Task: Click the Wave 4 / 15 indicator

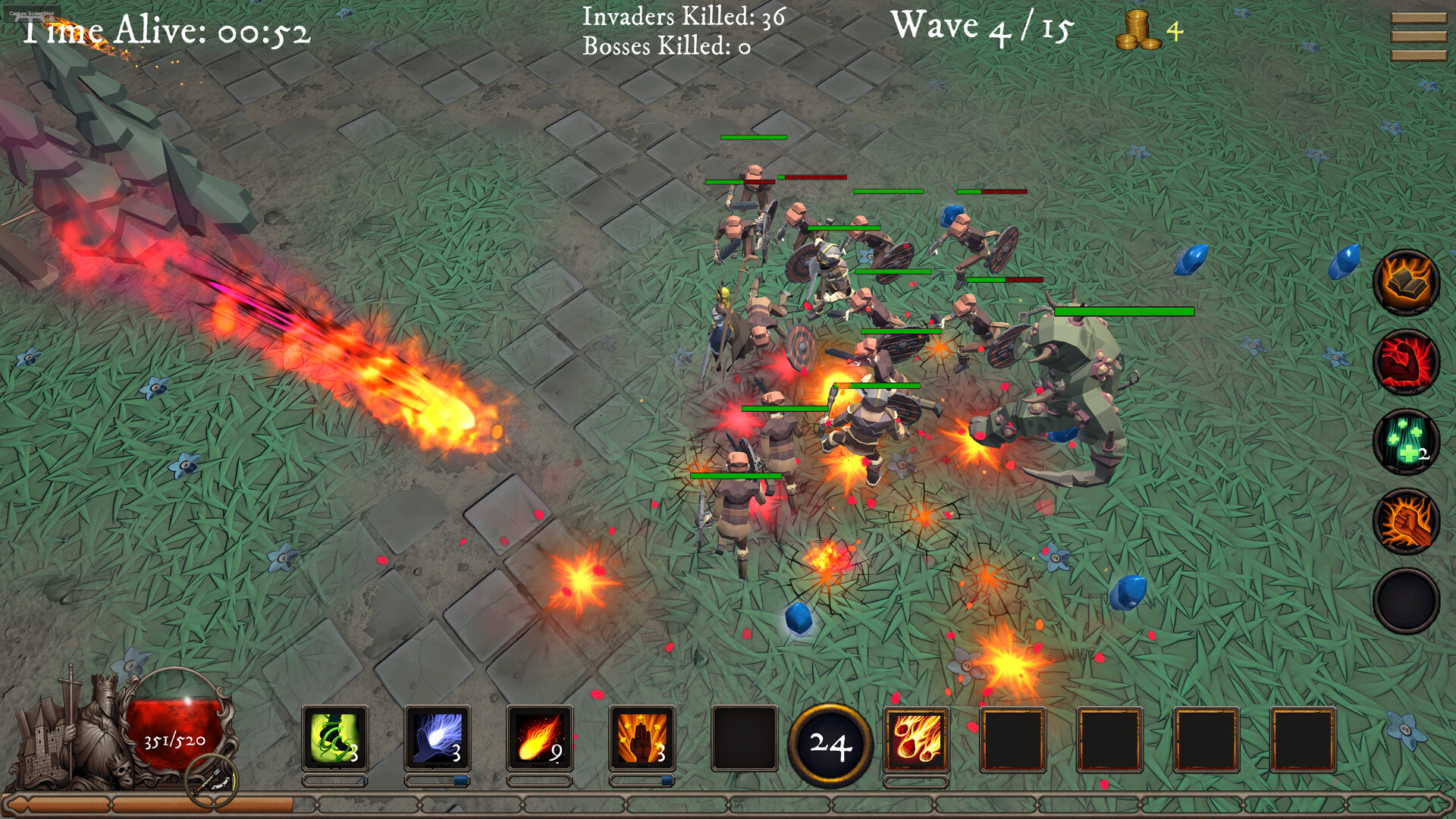Action: pos(982,28)
